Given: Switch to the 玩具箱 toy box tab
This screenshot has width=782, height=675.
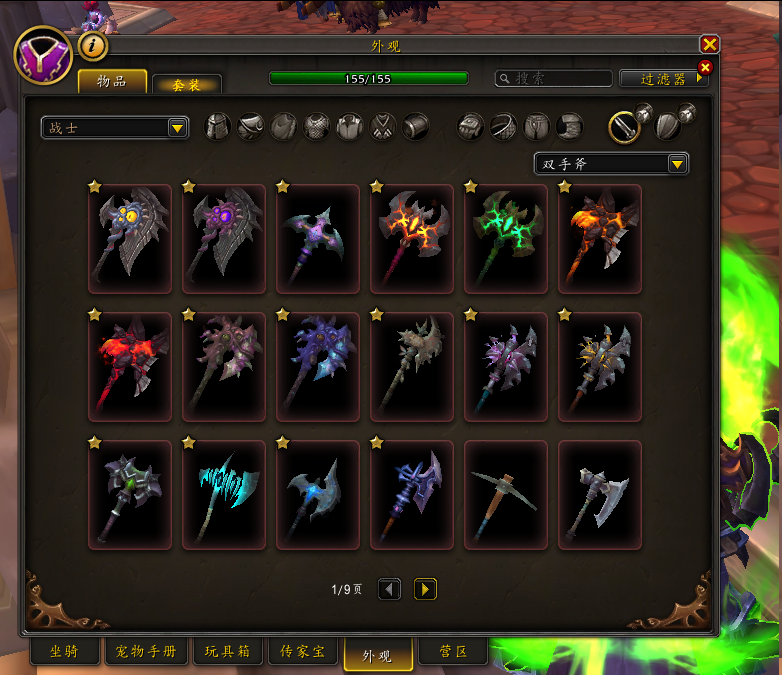Looking at the screenshot, I should point(227,653).
